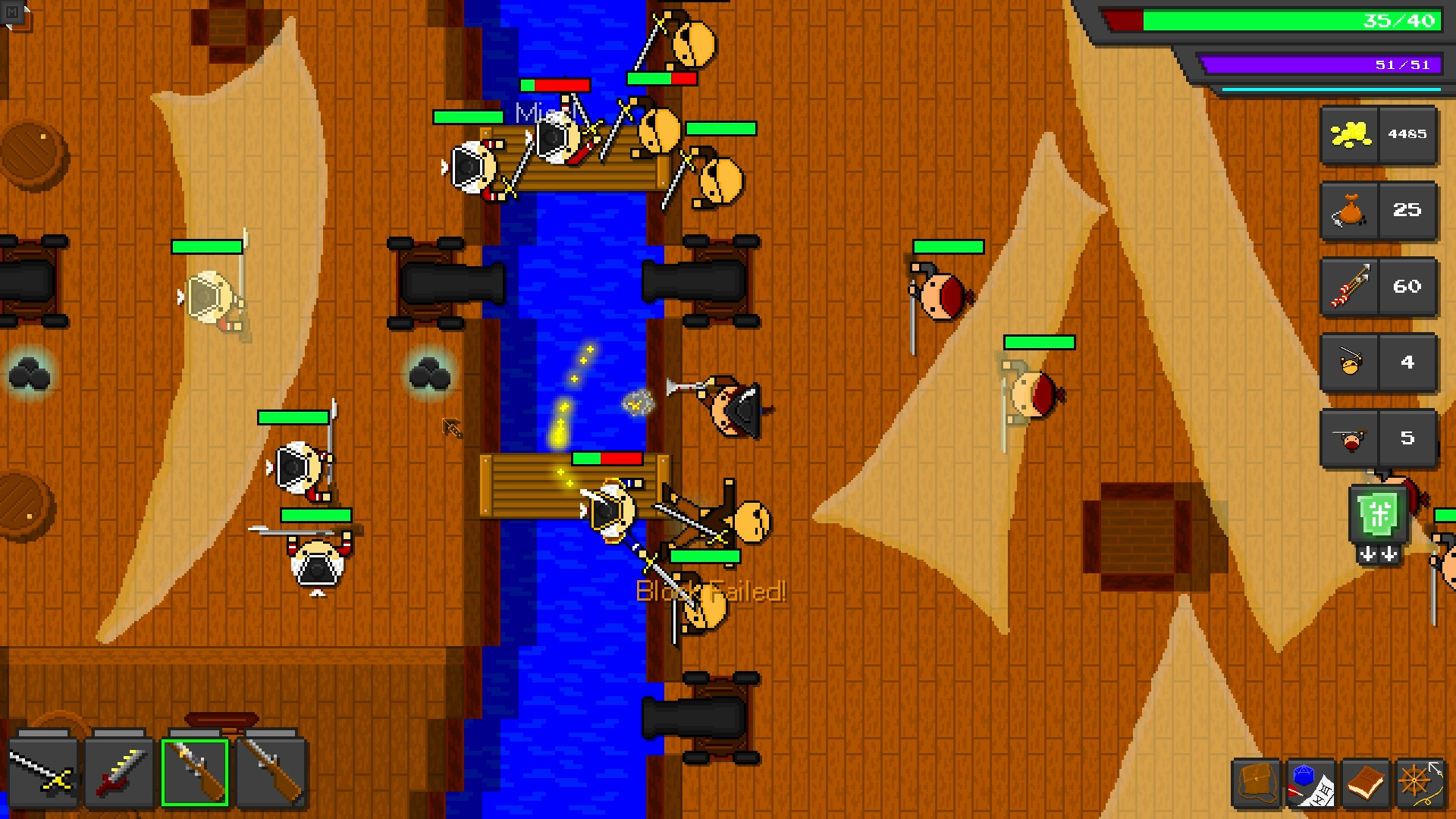This screenshot has width=1456, height=819.
Task: Click the gold counter showing 4485
Action: click(x=1407, y=134)
